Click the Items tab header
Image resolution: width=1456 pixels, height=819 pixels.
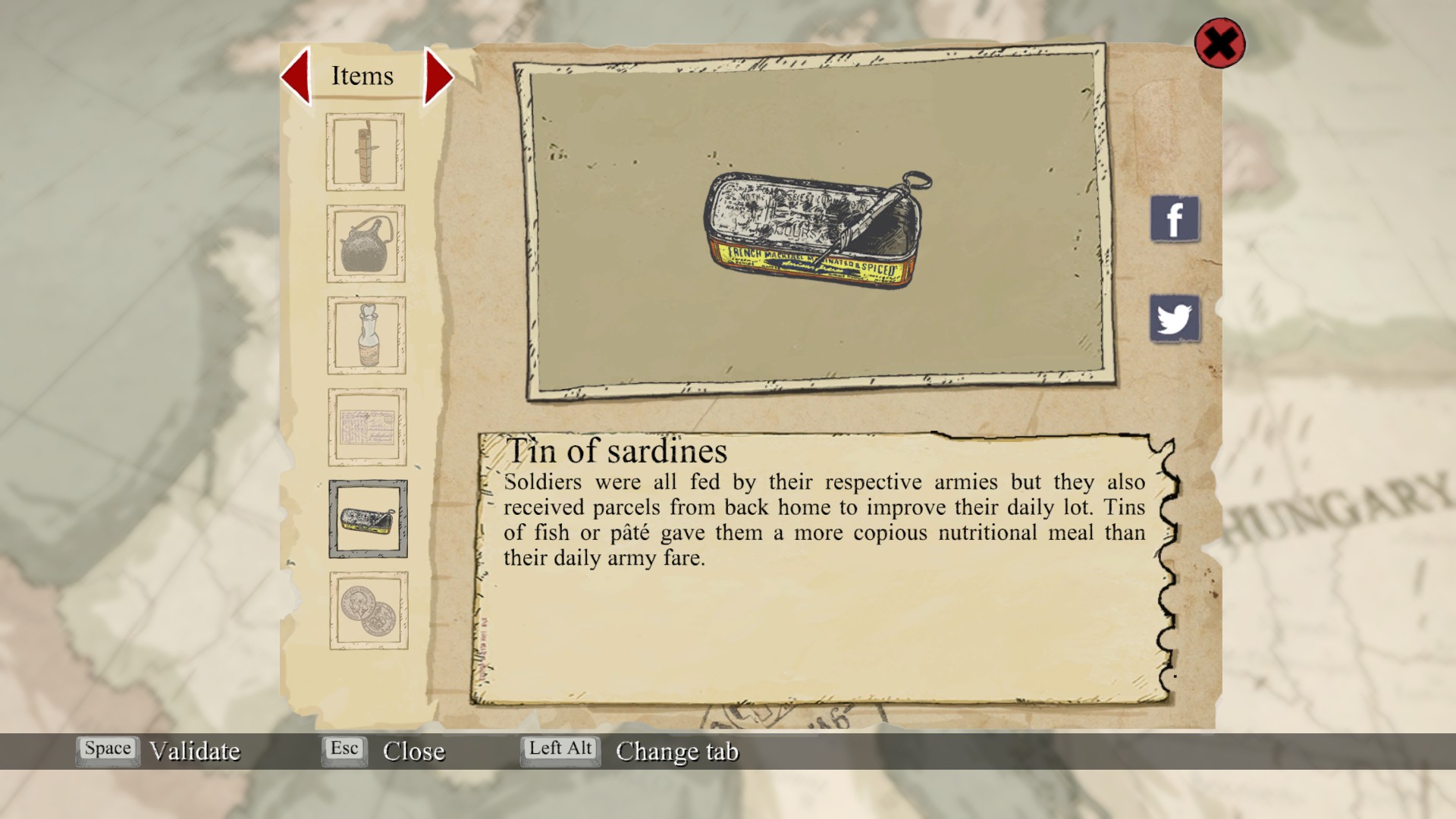tap(362, 76)
